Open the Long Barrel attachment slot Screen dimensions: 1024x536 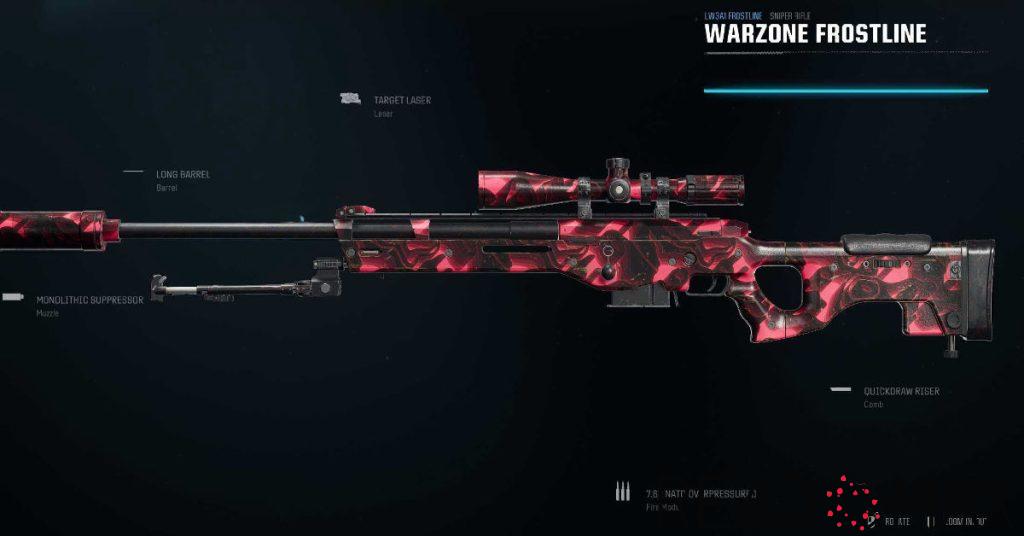coord(182,175)
